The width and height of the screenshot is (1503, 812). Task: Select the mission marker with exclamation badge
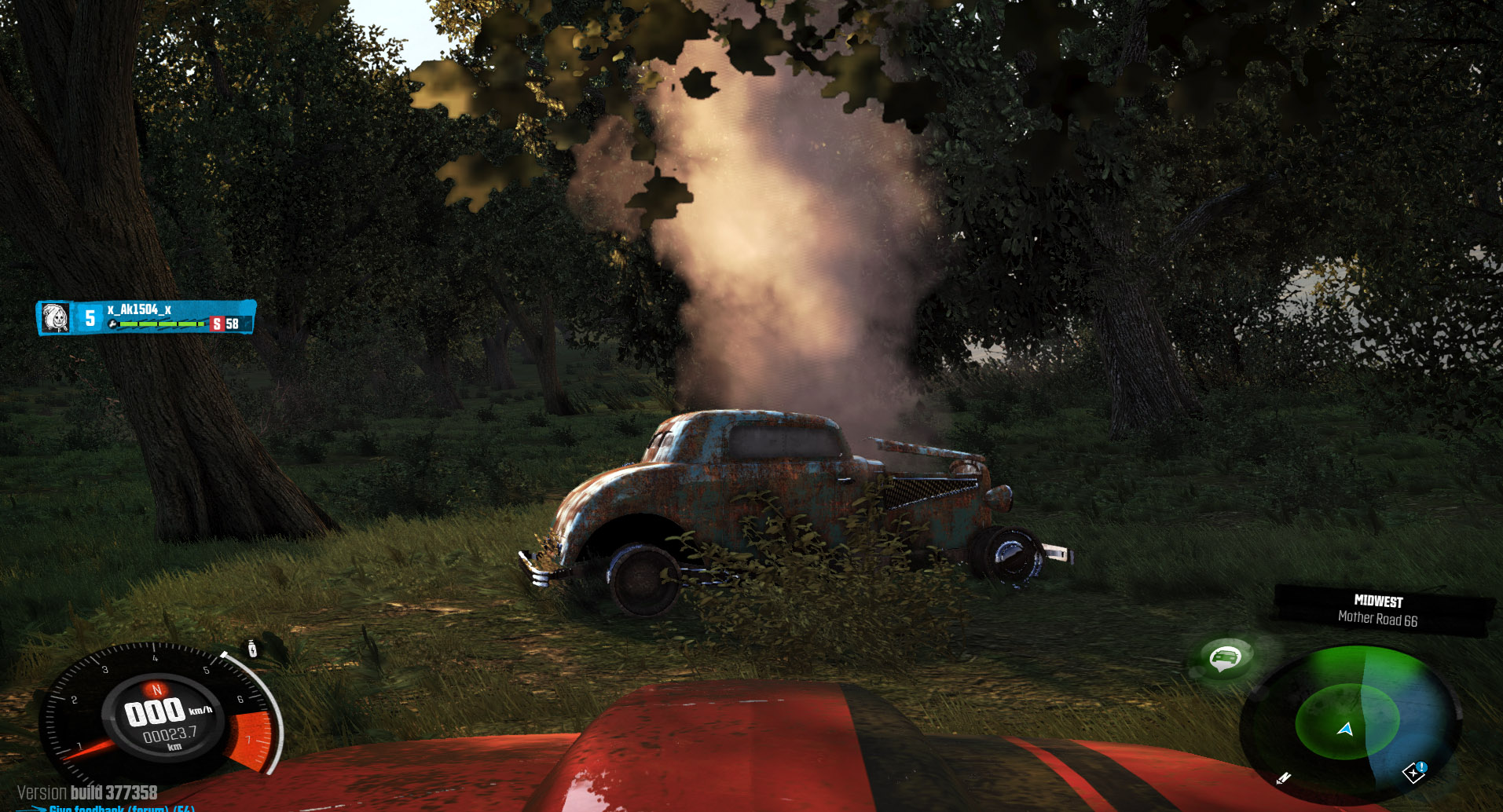coord(1415,772)
